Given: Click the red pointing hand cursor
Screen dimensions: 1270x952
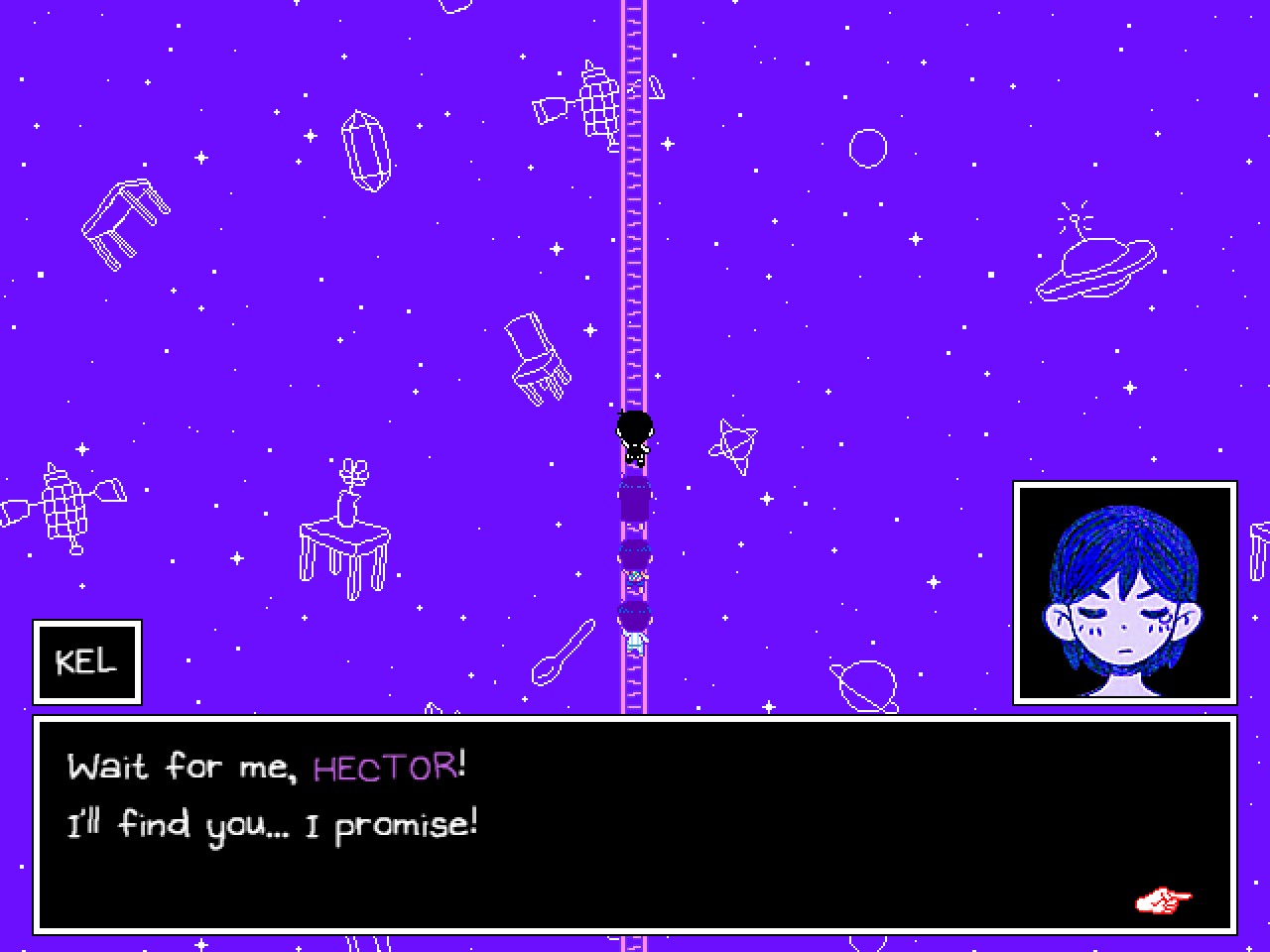Looking at the screenshot, I should pos(1161,900).
